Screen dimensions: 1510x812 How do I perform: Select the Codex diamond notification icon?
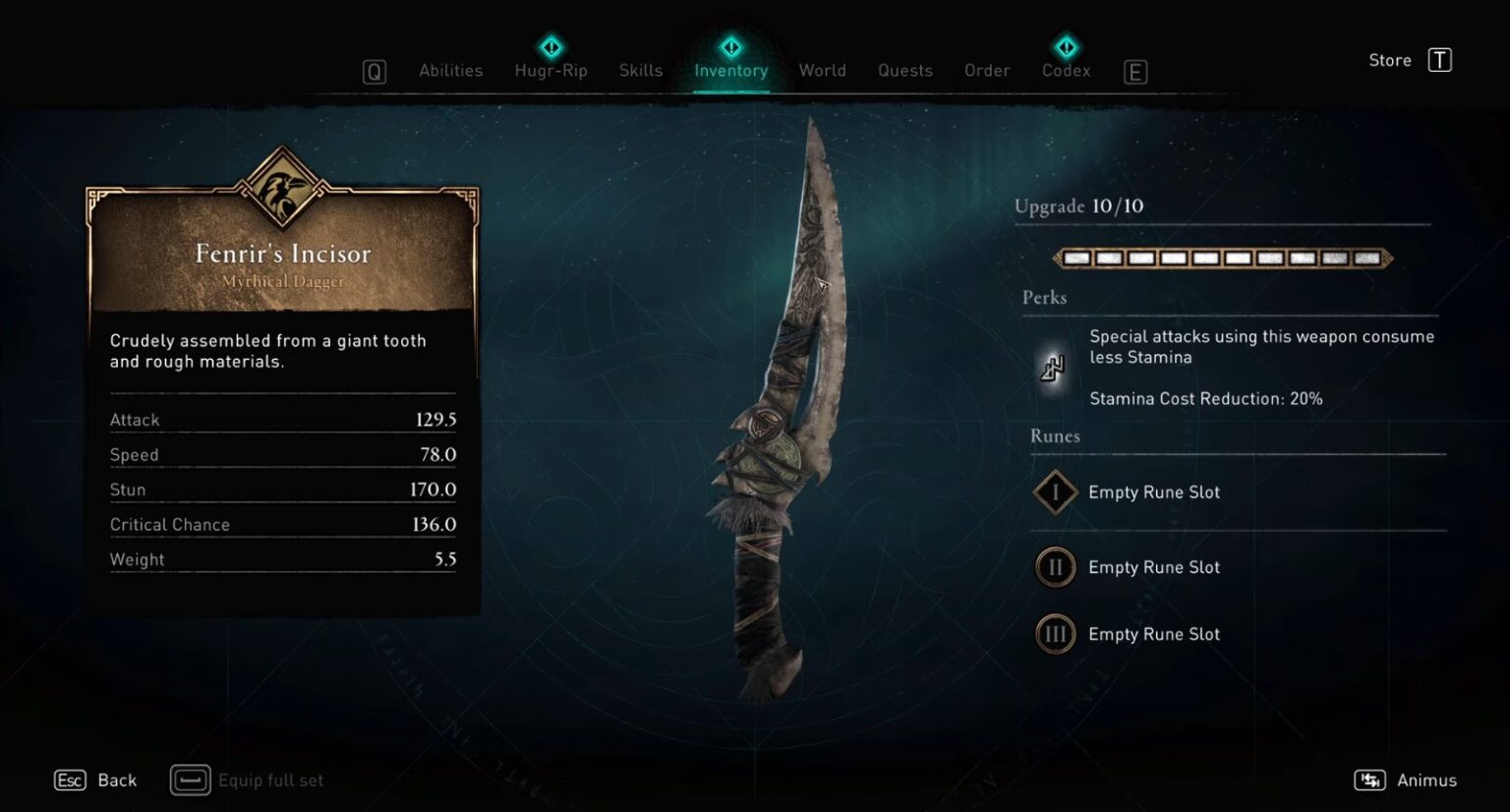tap(1066, 45)
